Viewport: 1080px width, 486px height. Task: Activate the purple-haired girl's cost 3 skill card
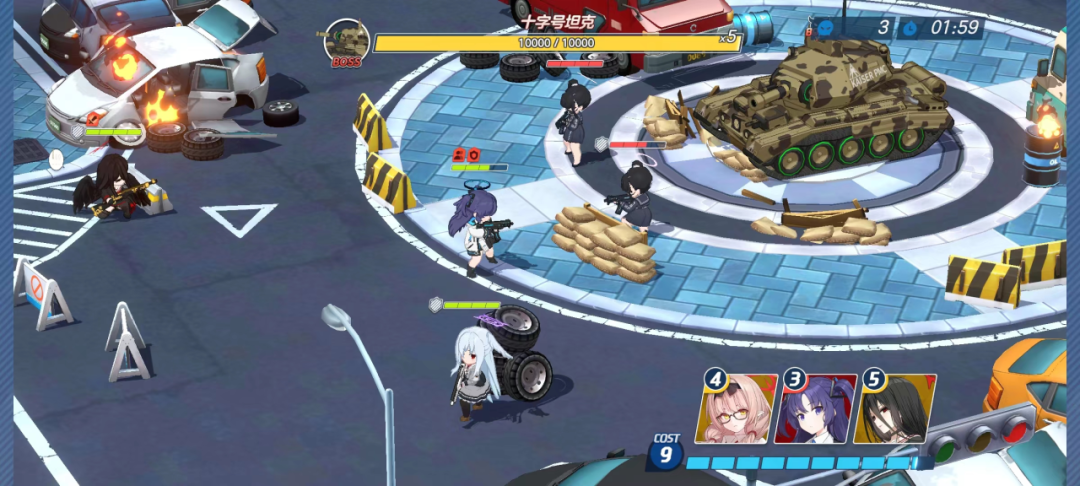(817, 410)
